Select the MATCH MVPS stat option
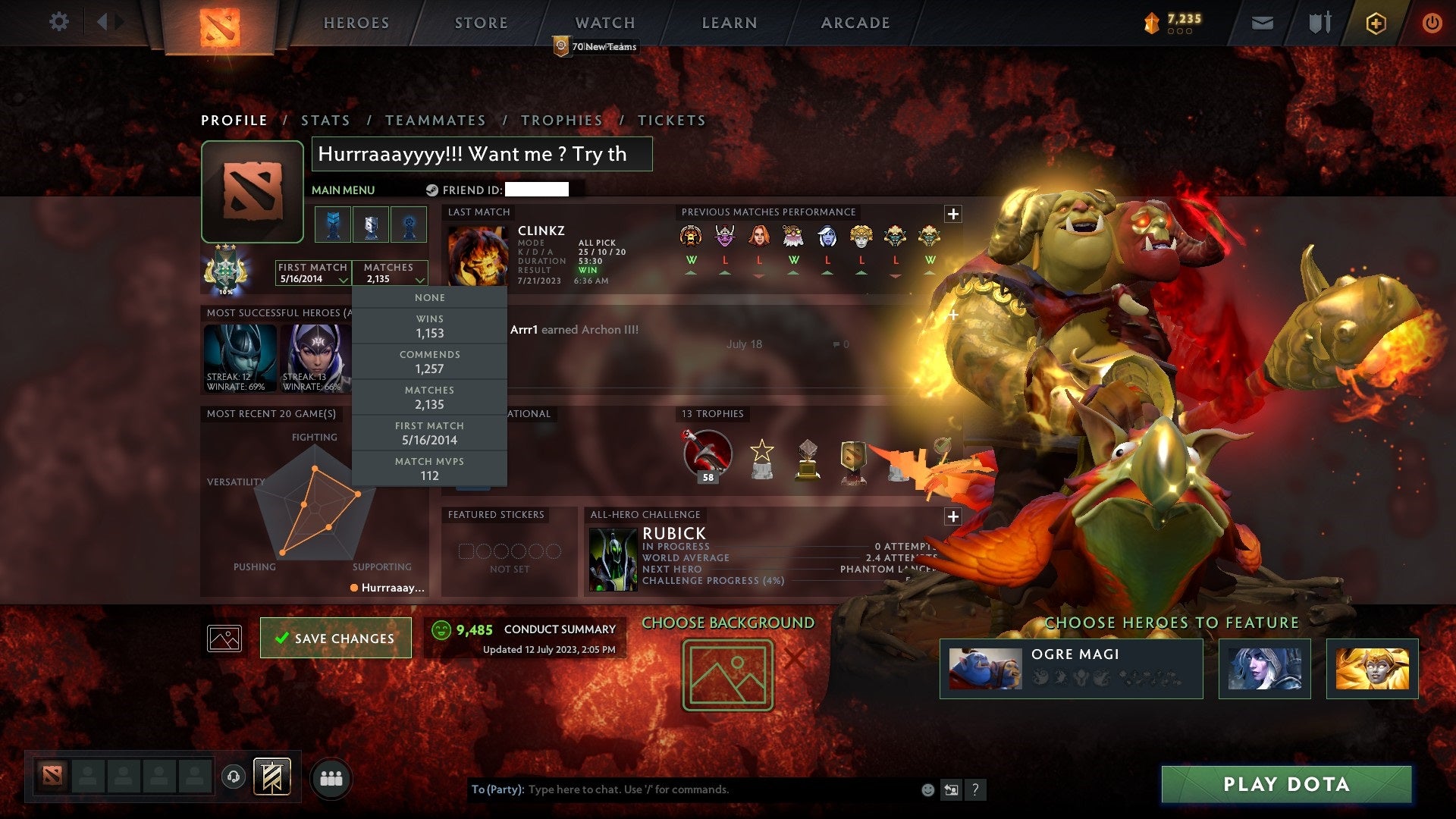 click(428, 469)
